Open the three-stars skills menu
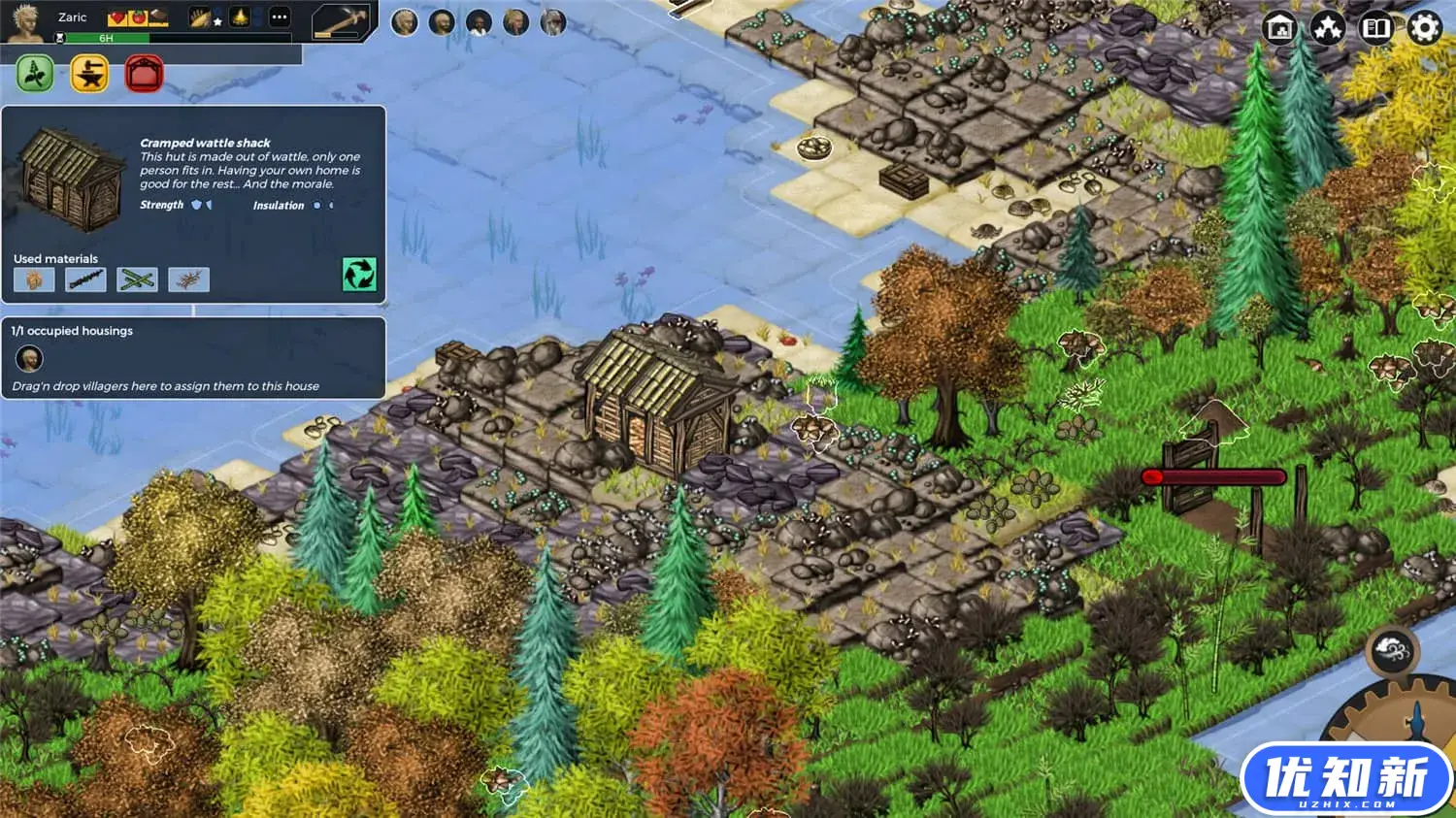The image size is (1456, 818). pos(1328,28)
